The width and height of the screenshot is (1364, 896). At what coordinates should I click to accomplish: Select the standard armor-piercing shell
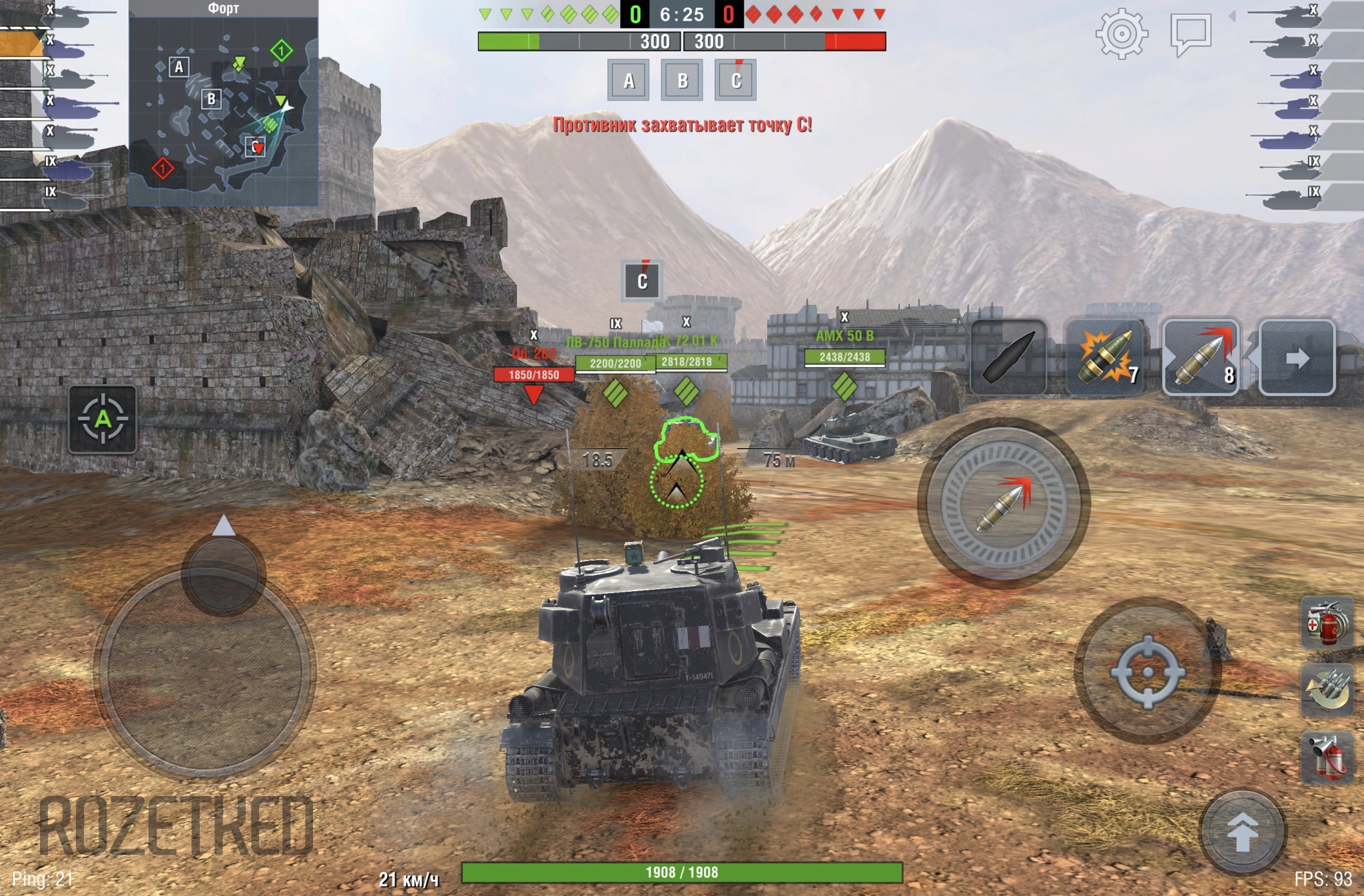coord(1008,357)
